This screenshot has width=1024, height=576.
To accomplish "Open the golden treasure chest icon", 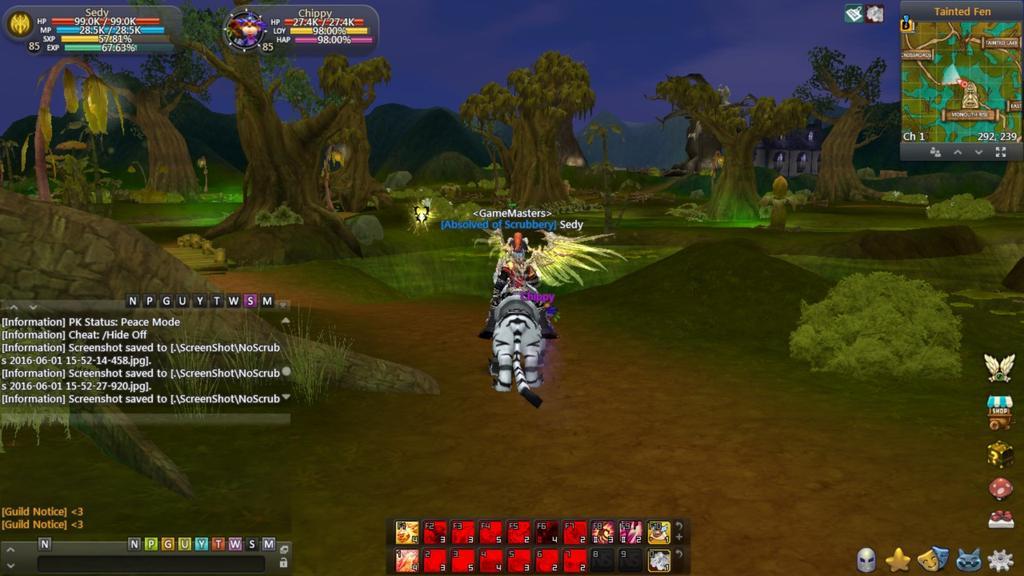I will 999,453.
